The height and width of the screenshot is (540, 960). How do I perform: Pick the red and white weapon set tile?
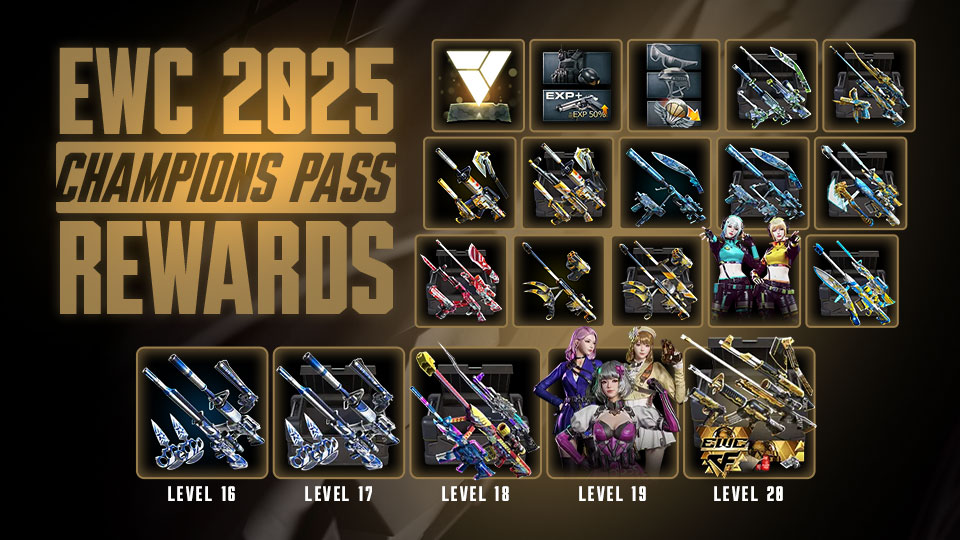(x=461, y=281)
